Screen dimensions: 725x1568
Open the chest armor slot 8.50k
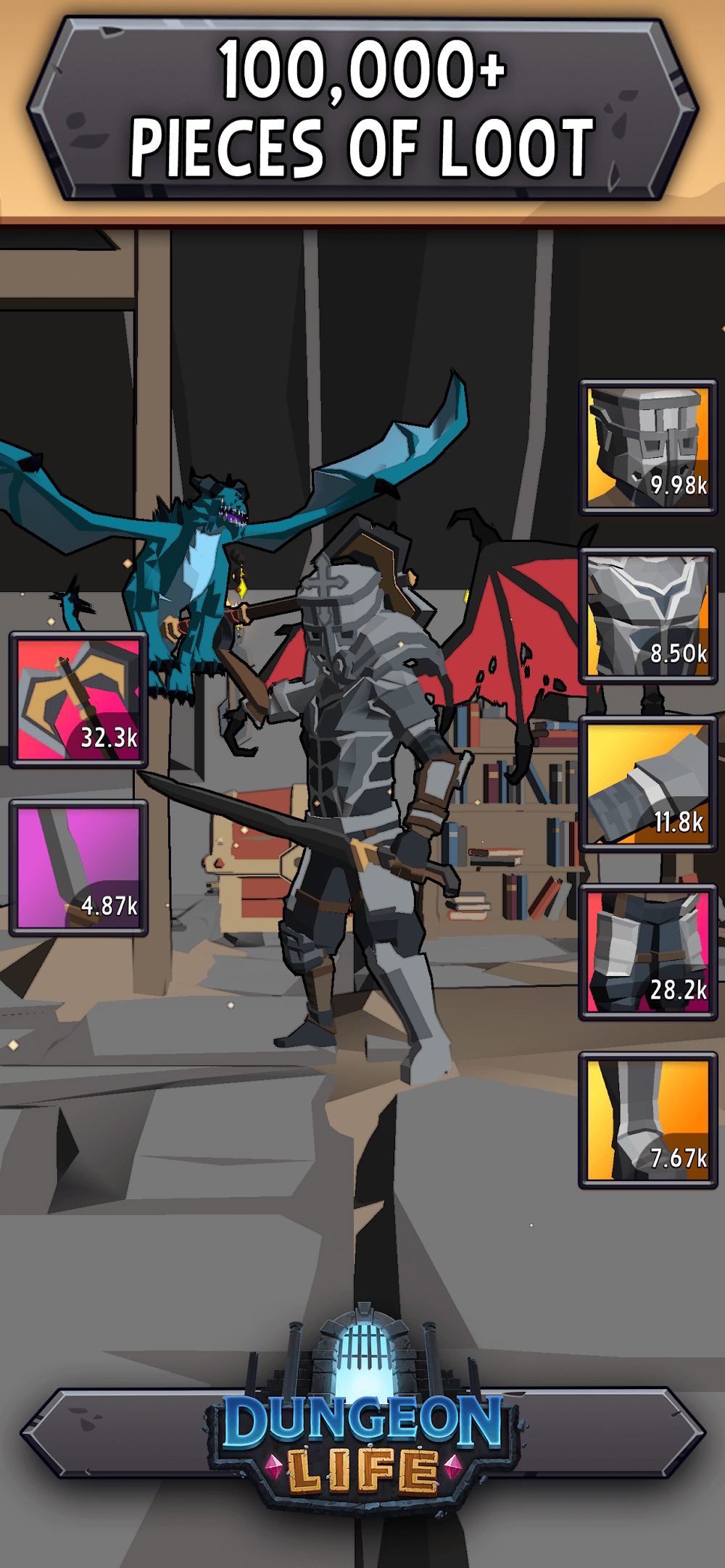[x=647, y=615]
